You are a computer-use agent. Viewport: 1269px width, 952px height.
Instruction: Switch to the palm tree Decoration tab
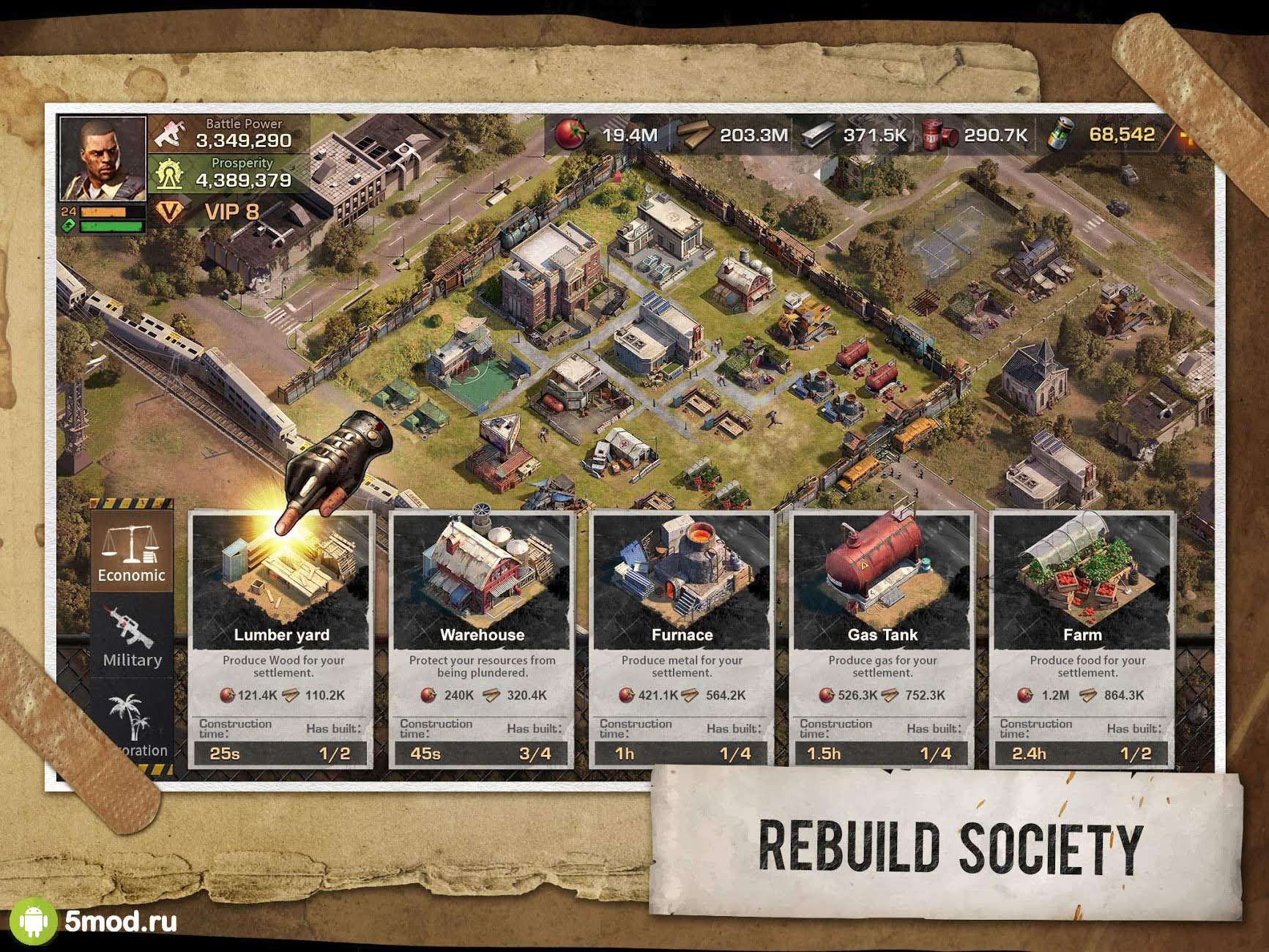133,721
